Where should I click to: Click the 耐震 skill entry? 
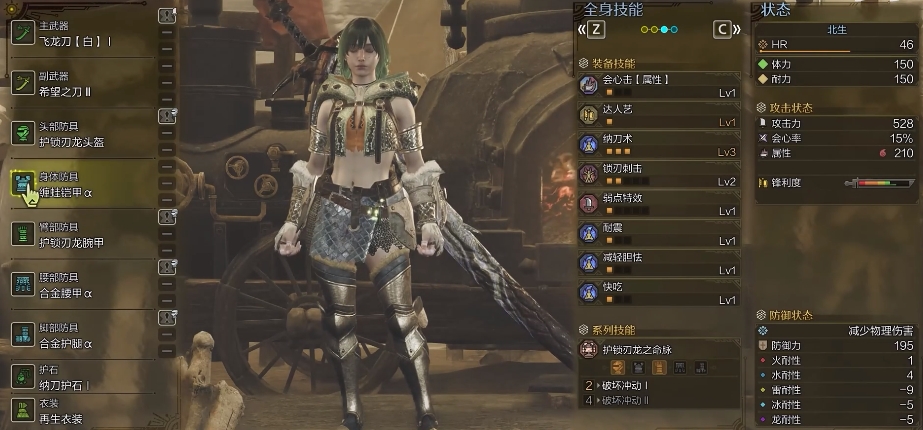coord(660,234)
